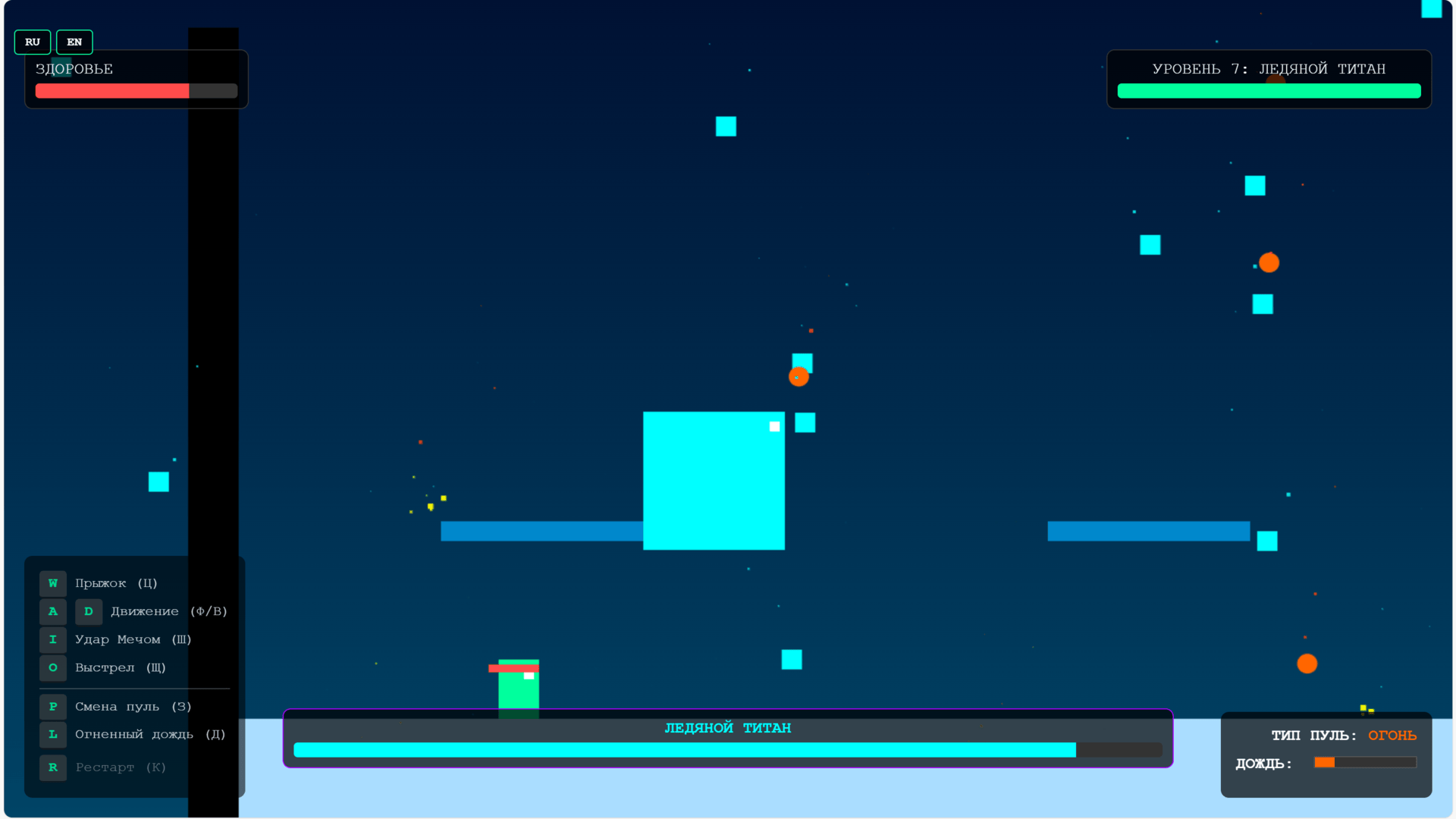Select the A movement key icon
This screenshot has width=1456, height=819.
tap(52, 611)
